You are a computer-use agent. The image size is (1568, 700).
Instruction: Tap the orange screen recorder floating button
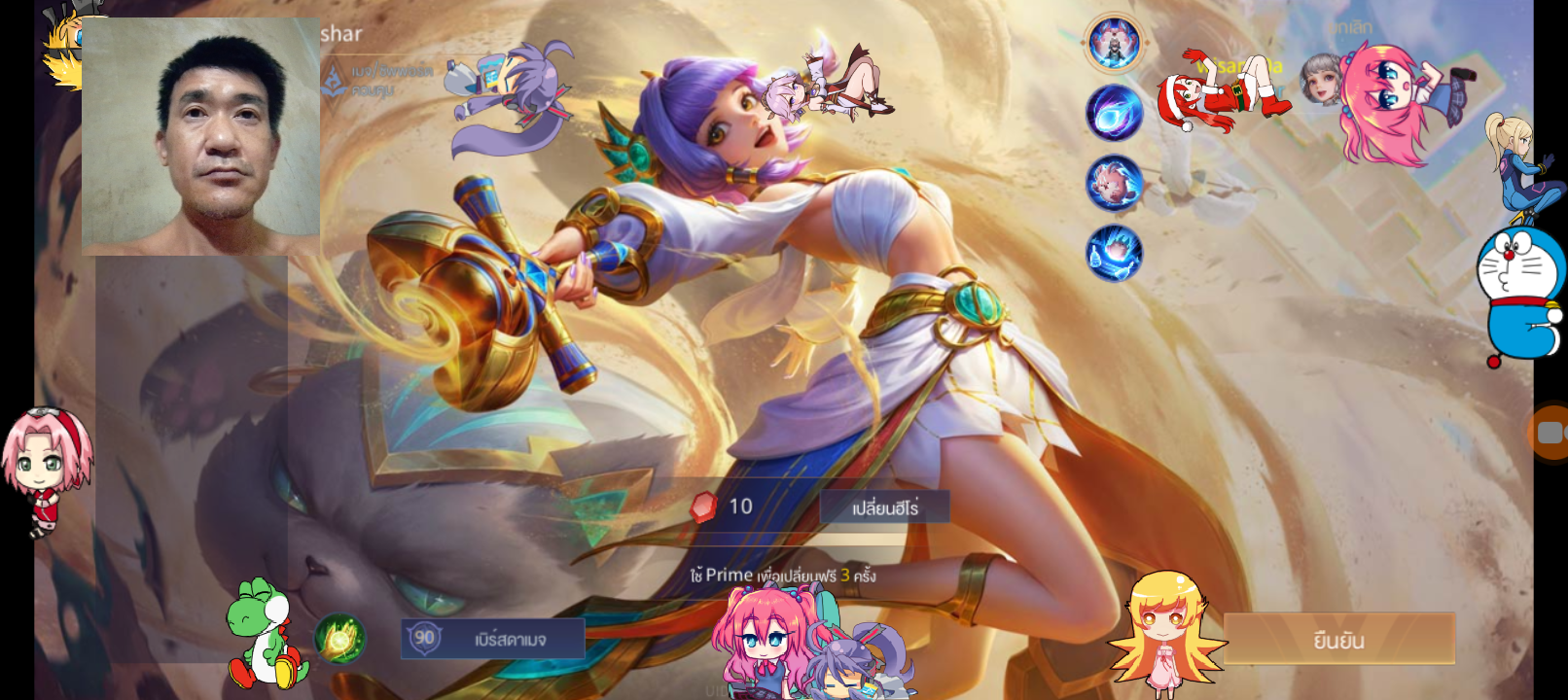(1550, 432)
